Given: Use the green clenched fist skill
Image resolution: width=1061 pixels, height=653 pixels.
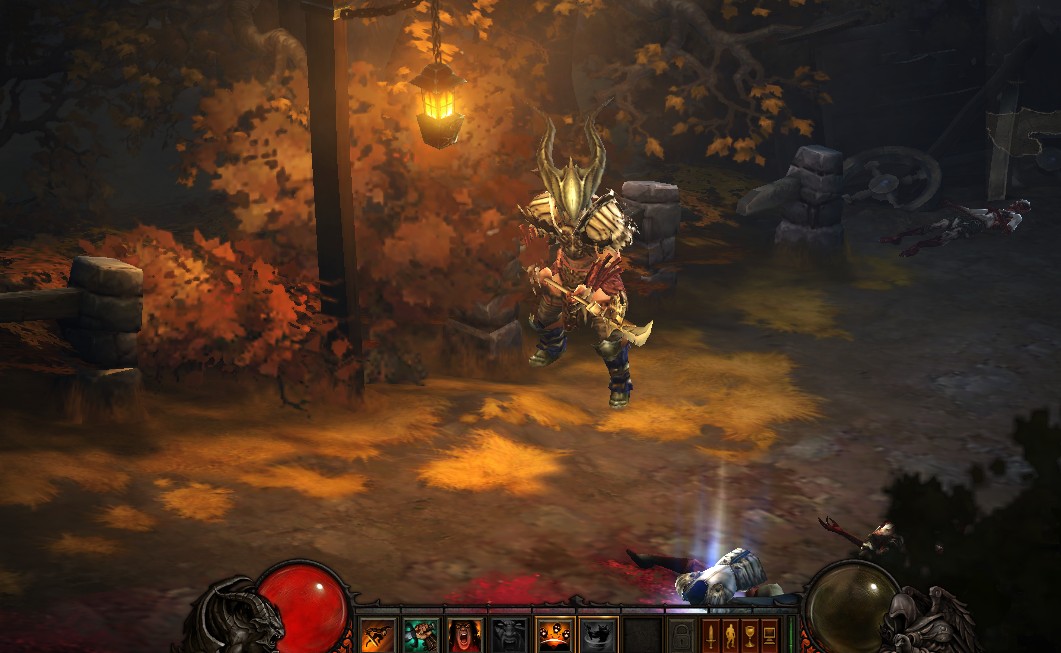Looking at the screenshot, I should (x=421, y=635).
